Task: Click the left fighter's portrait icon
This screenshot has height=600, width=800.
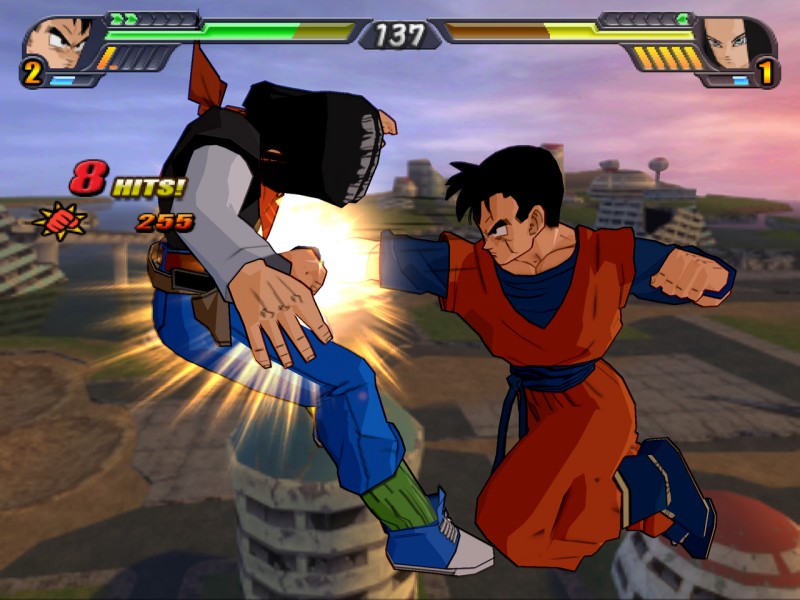Action: (x=56, y=44)
